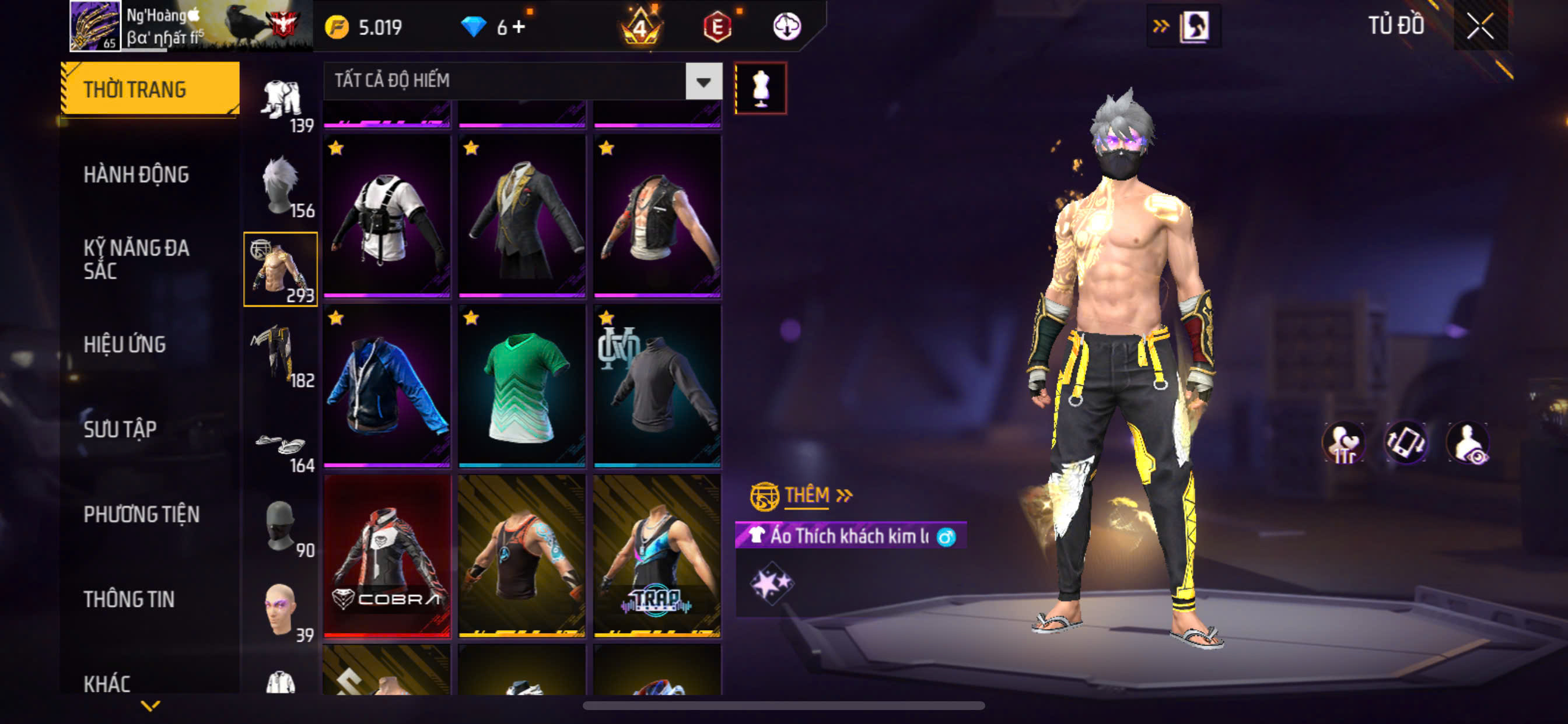This screenshot has width=1568, height=724.
Task: Select the black suit with gold trim
Action: point(522,216)
